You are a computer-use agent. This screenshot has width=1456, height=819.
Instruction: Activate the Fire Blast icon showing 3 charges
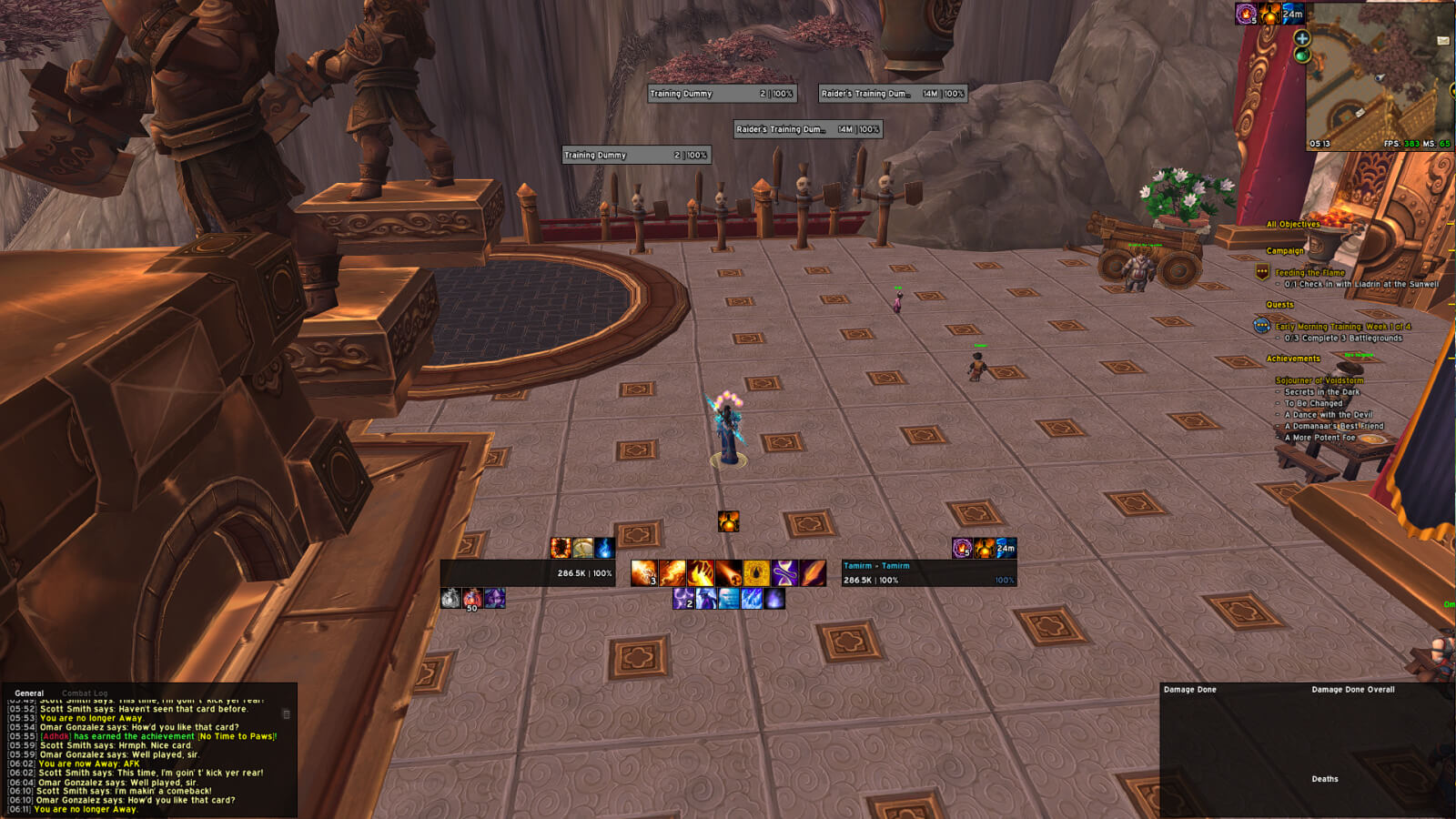pyautogui.click(x=643, y=571)
